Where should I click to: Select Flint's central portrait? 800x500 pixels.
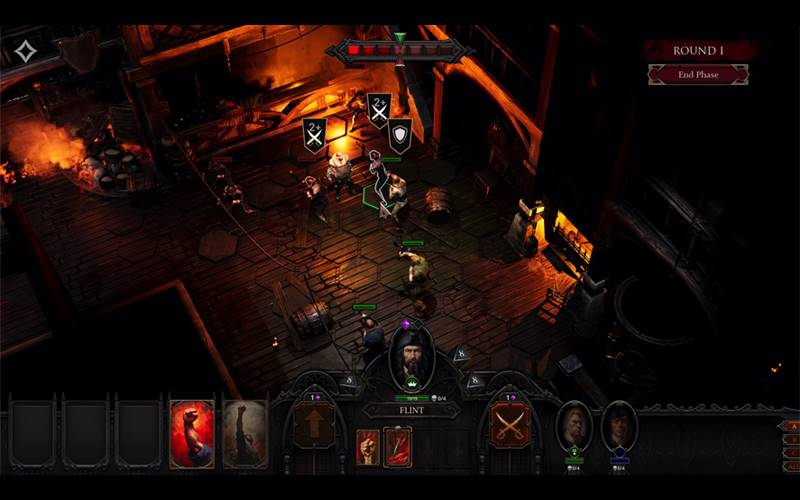click(411, 358)
